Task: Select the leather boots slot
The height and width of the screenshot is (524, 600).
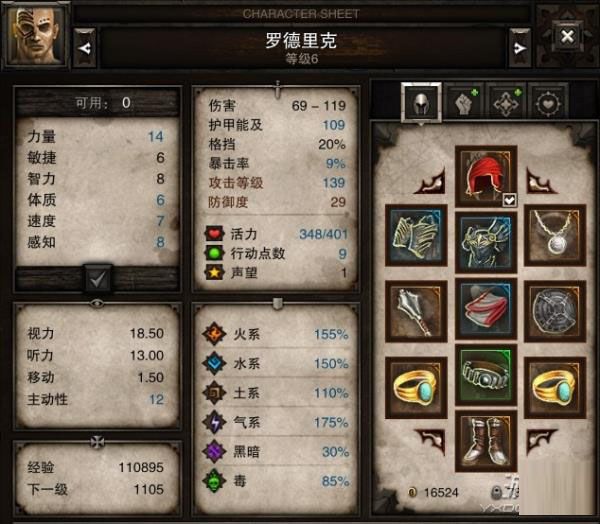Action: pos(486,440)
